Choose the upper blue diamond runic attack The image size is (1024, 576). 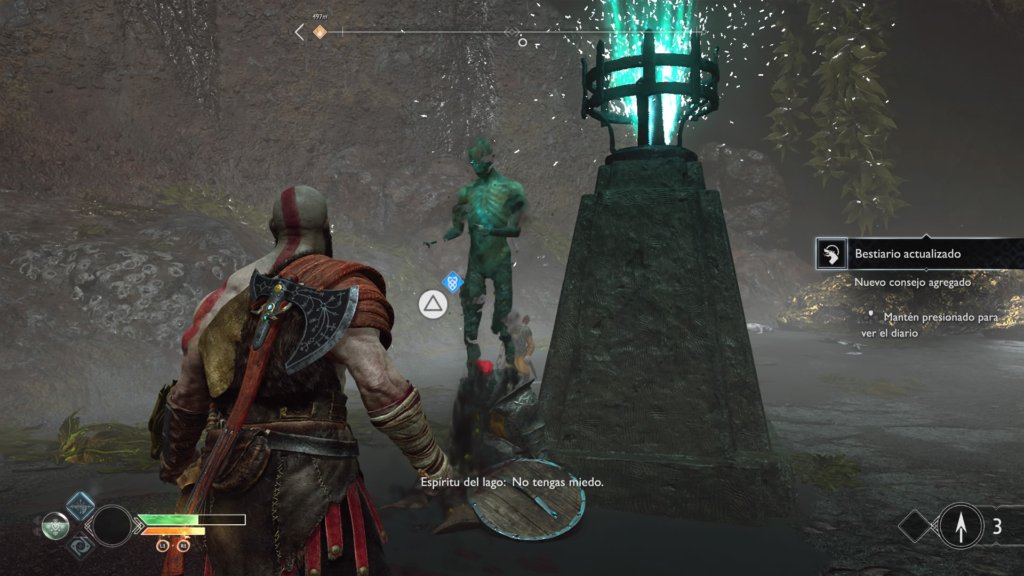pos(81,506)
